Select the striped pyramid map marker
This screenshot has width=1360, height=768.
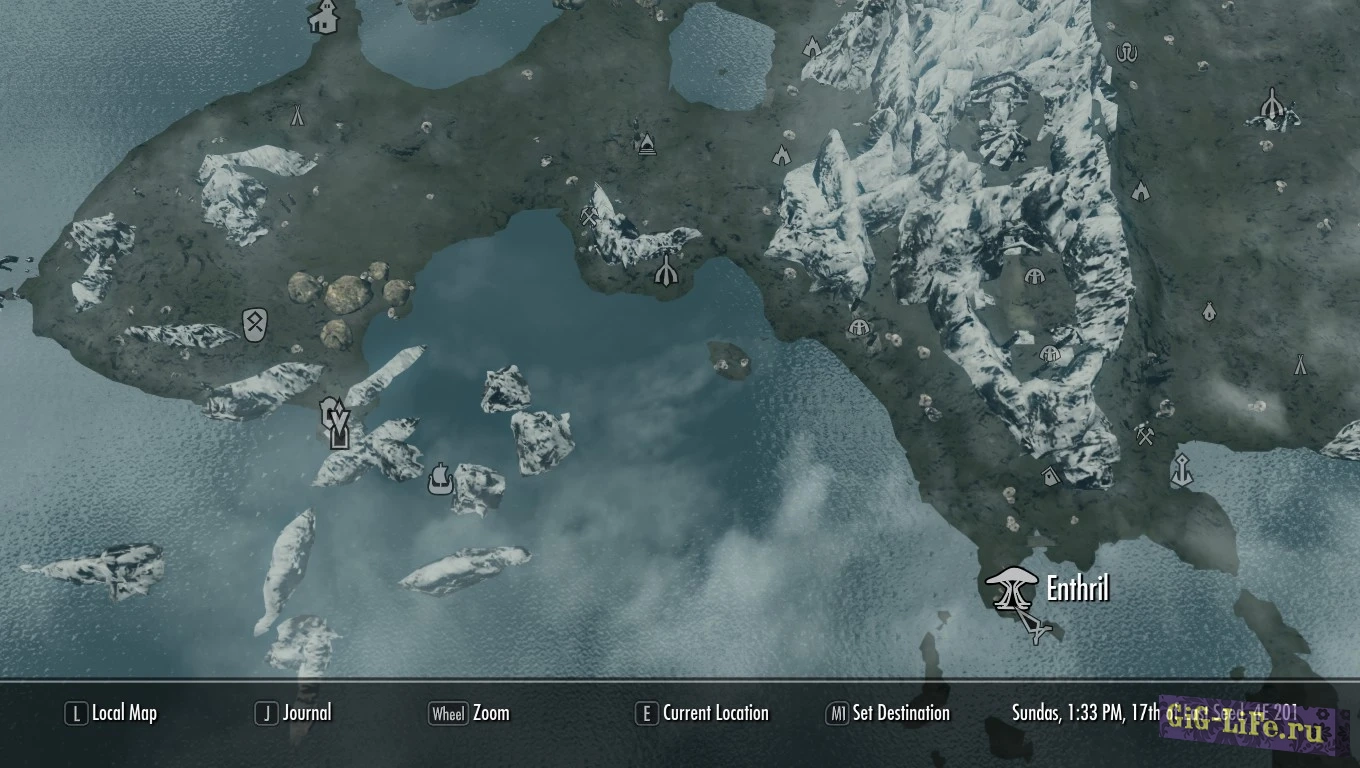coord(646,144)
